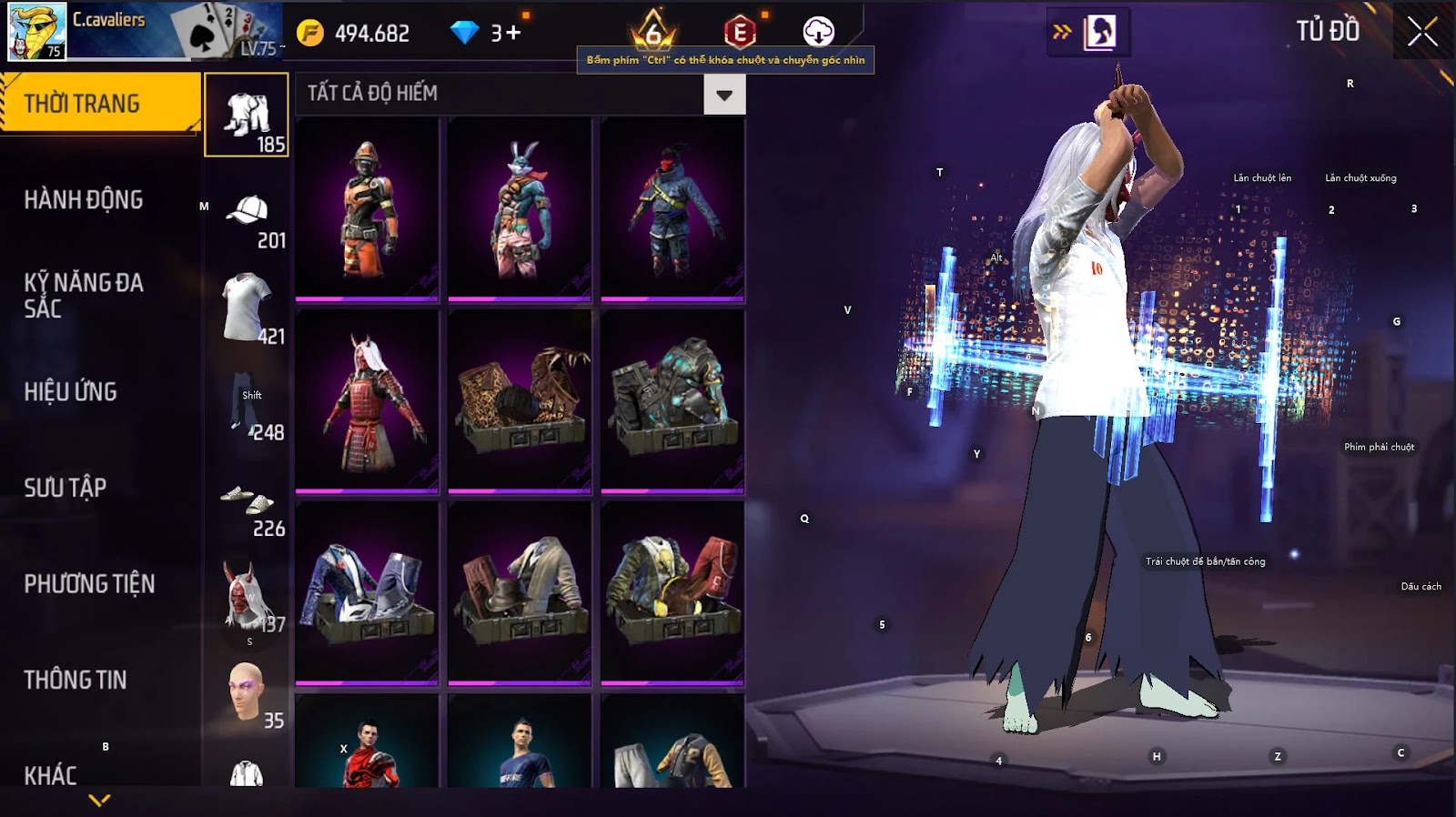Choose the cap headwear category

point(247,212)
